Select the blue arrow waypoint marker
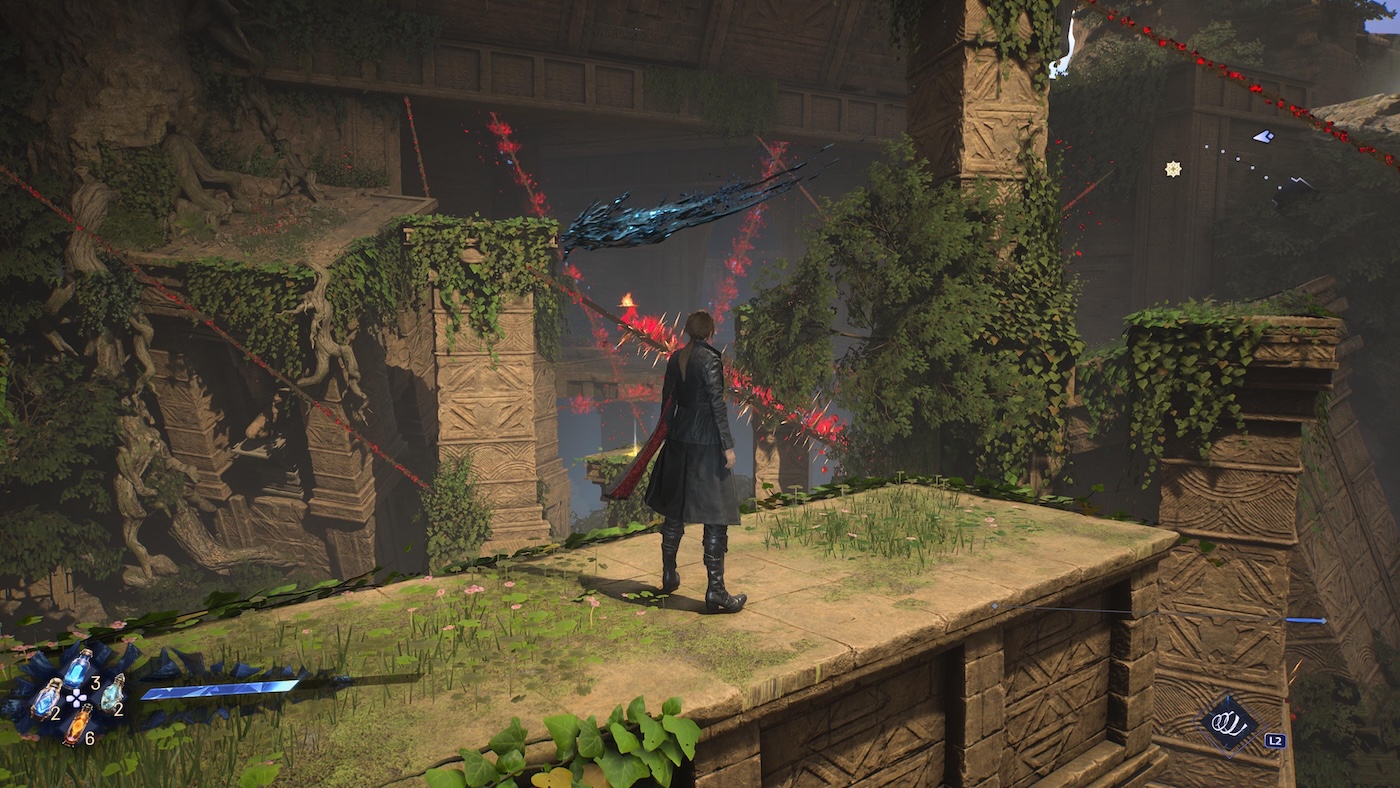This screenshot has width=1400, height=788. [1263, 136]
